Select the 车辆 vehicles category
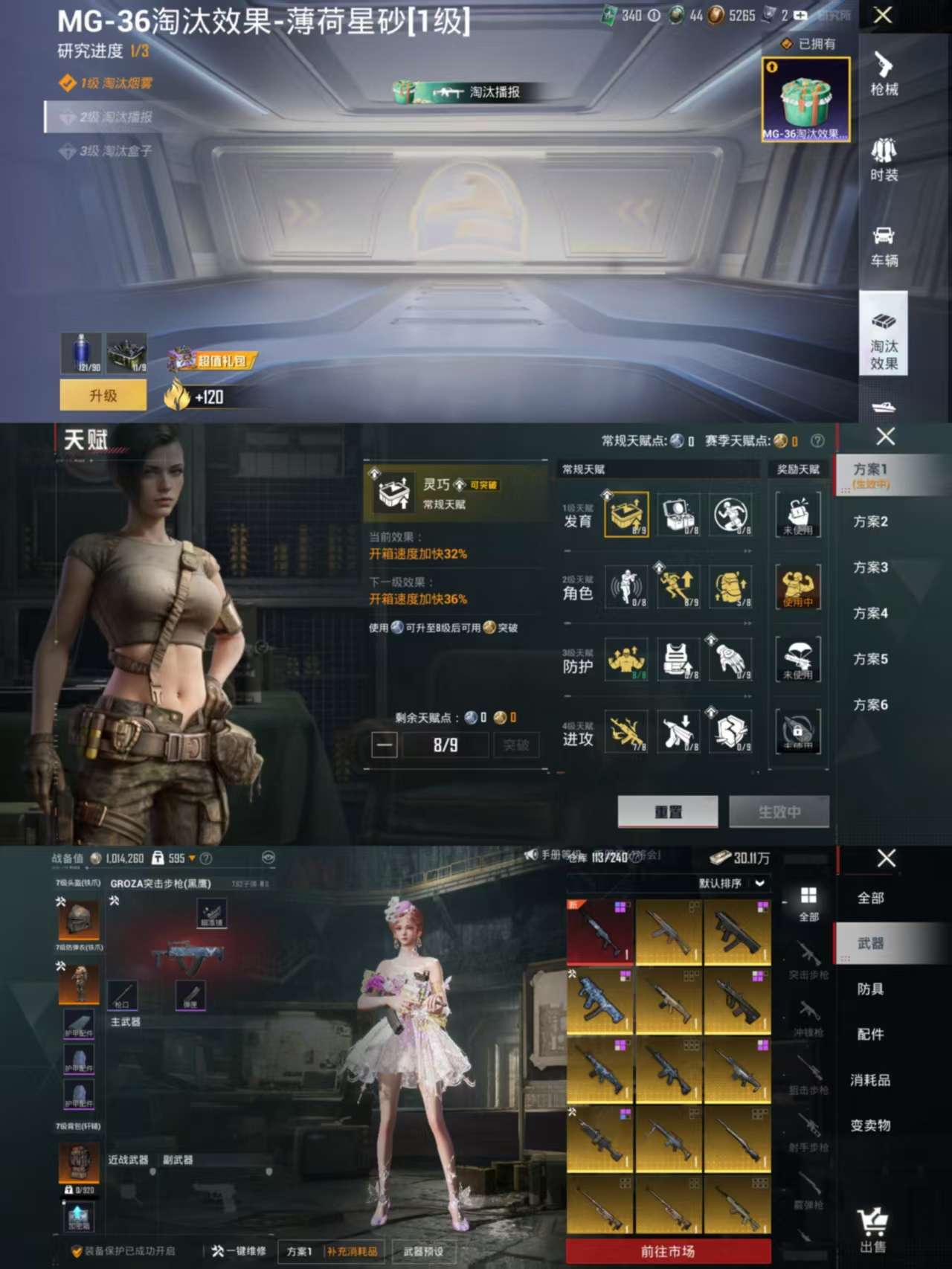 tap(884, 245)
